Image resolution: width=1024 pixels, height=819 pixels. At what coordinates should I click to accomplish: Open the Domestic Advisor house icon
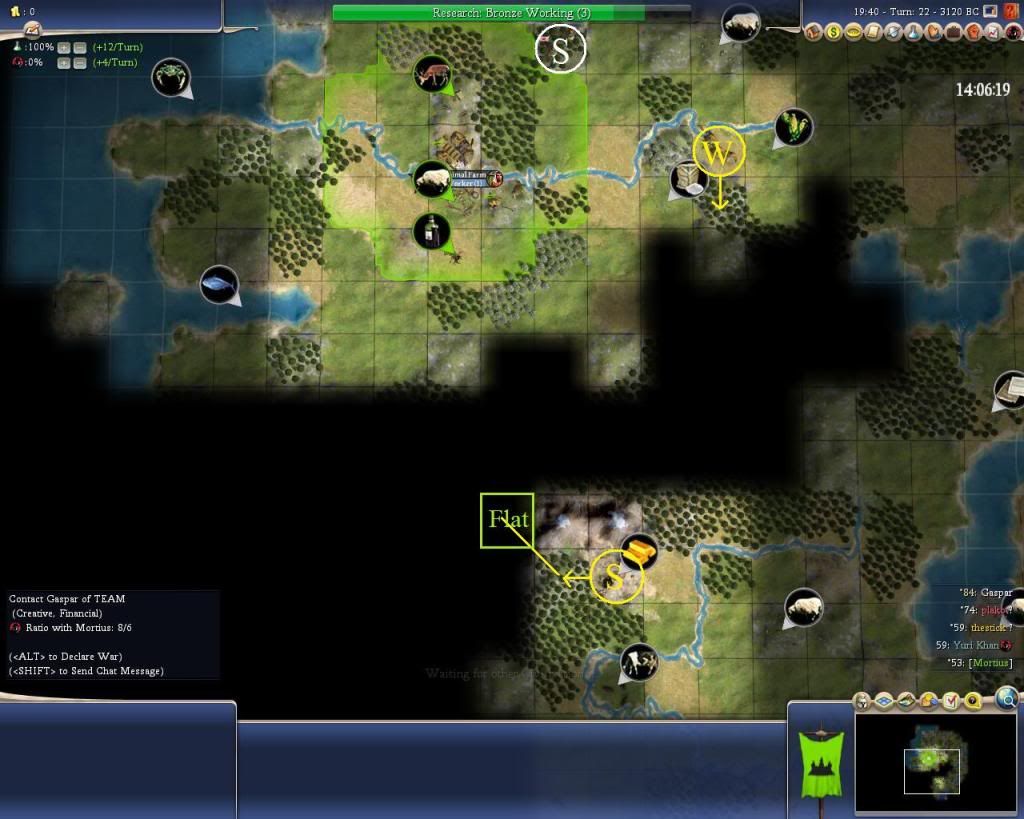pos(812,32)
